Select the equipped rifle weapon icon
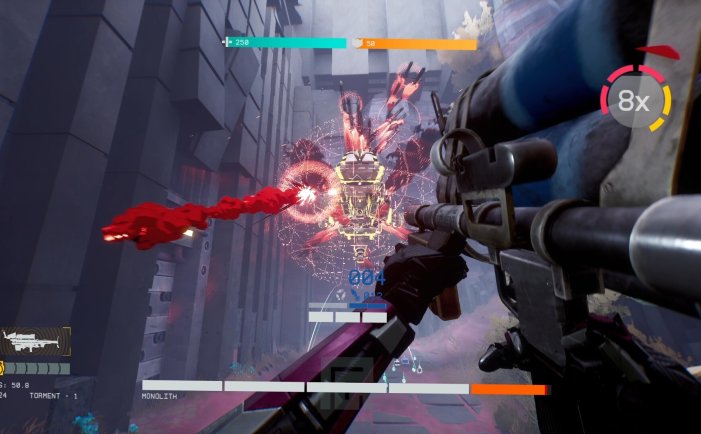The width and height of the screenshot is (701, 434). coord(36,343)
